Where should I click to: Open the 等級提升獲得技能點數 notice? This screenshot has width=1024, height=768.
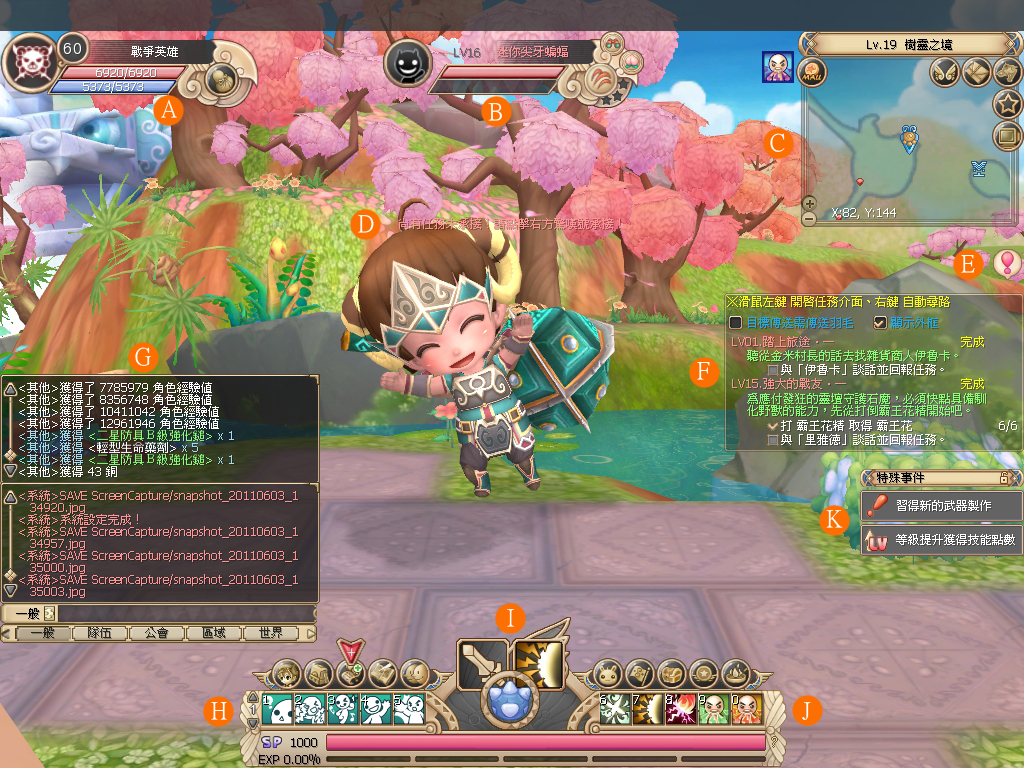click(x=941, y=541)
